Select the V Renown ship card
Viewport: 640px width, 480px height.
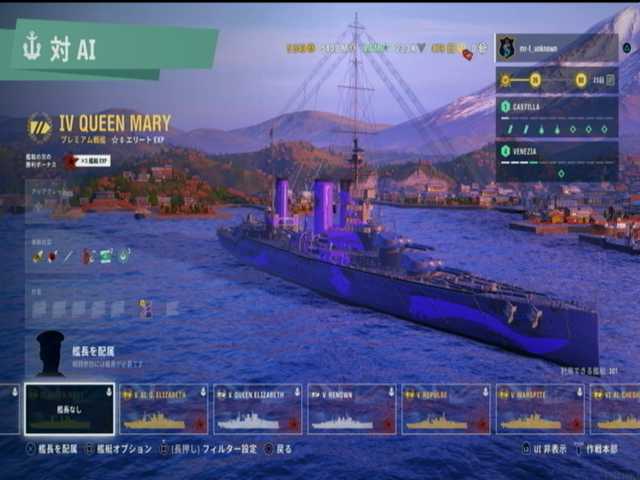351,410
